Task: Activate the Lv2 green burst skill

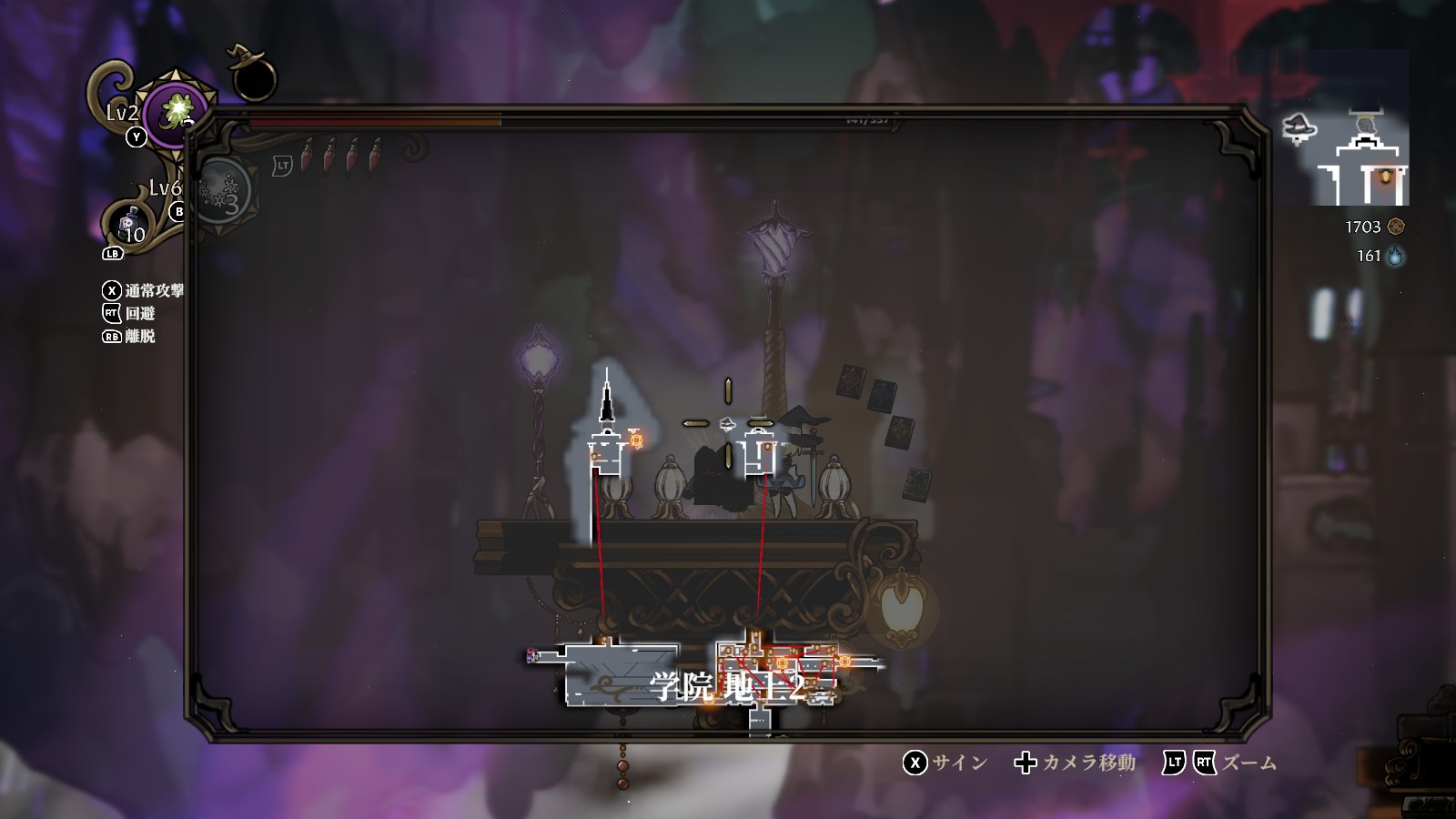Action: pyautogui.click(x=178, y=115)
